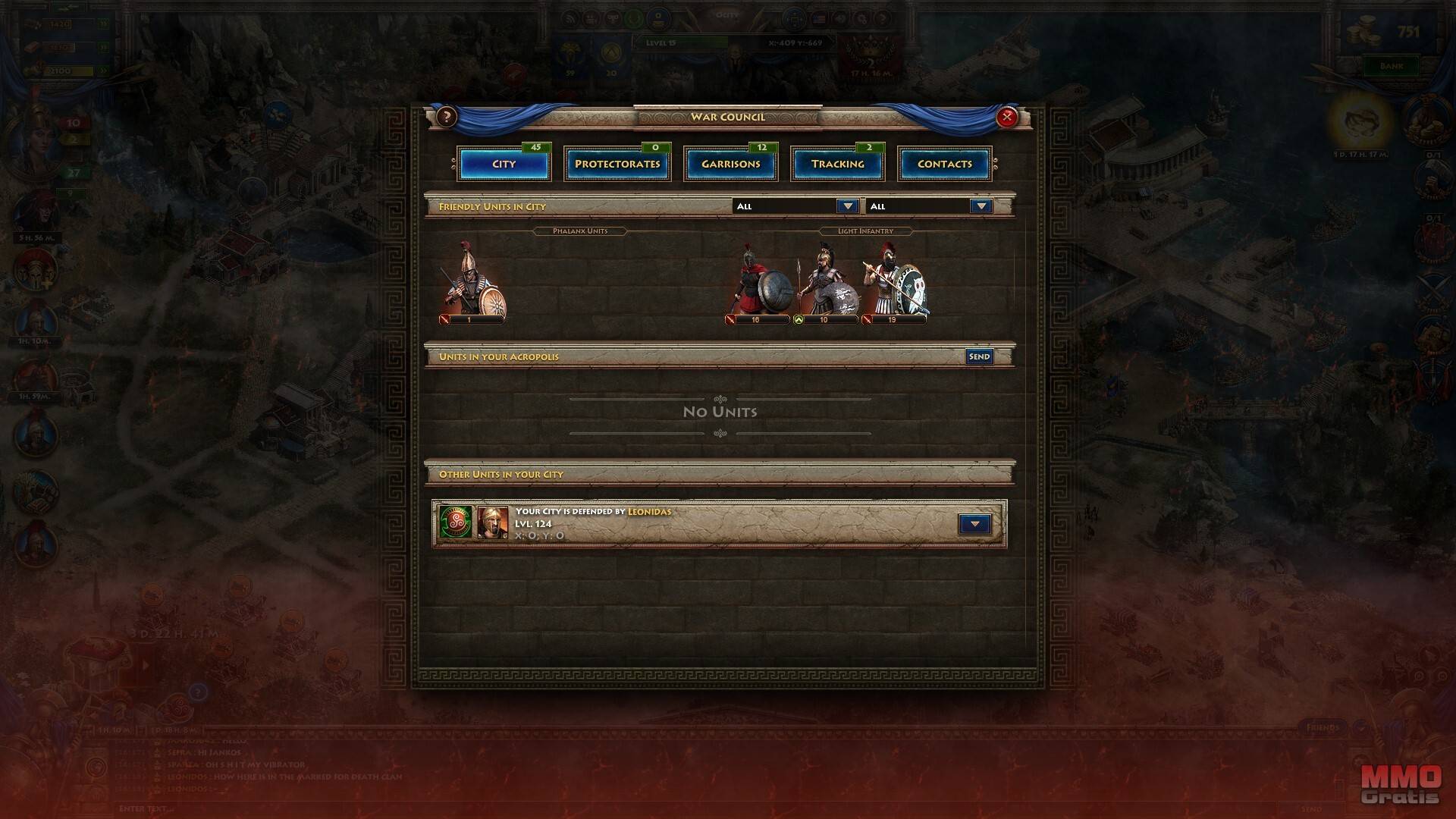Switch to the City tab

click(504, 164)
